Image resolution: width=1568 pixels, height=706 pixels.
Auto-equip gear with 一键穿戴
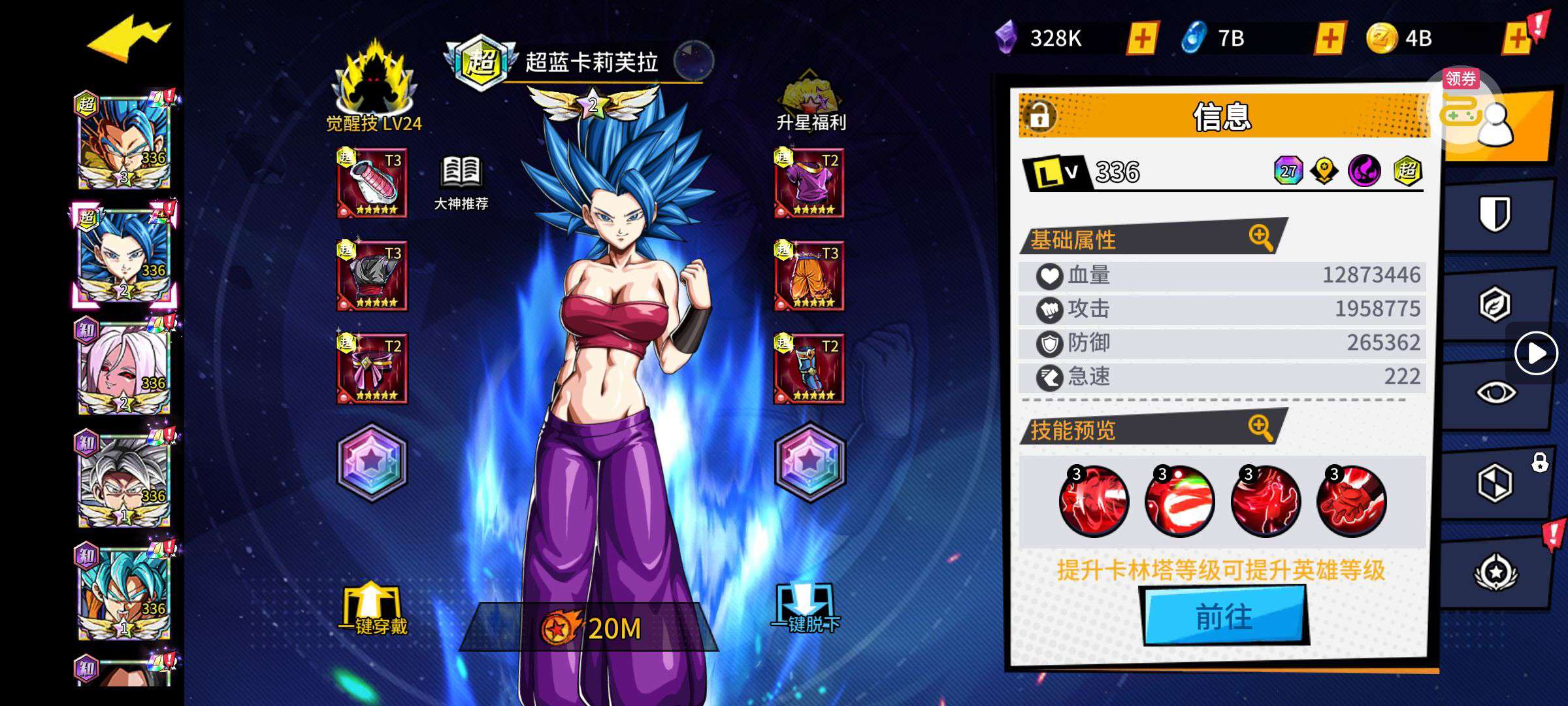pos(372,609)
